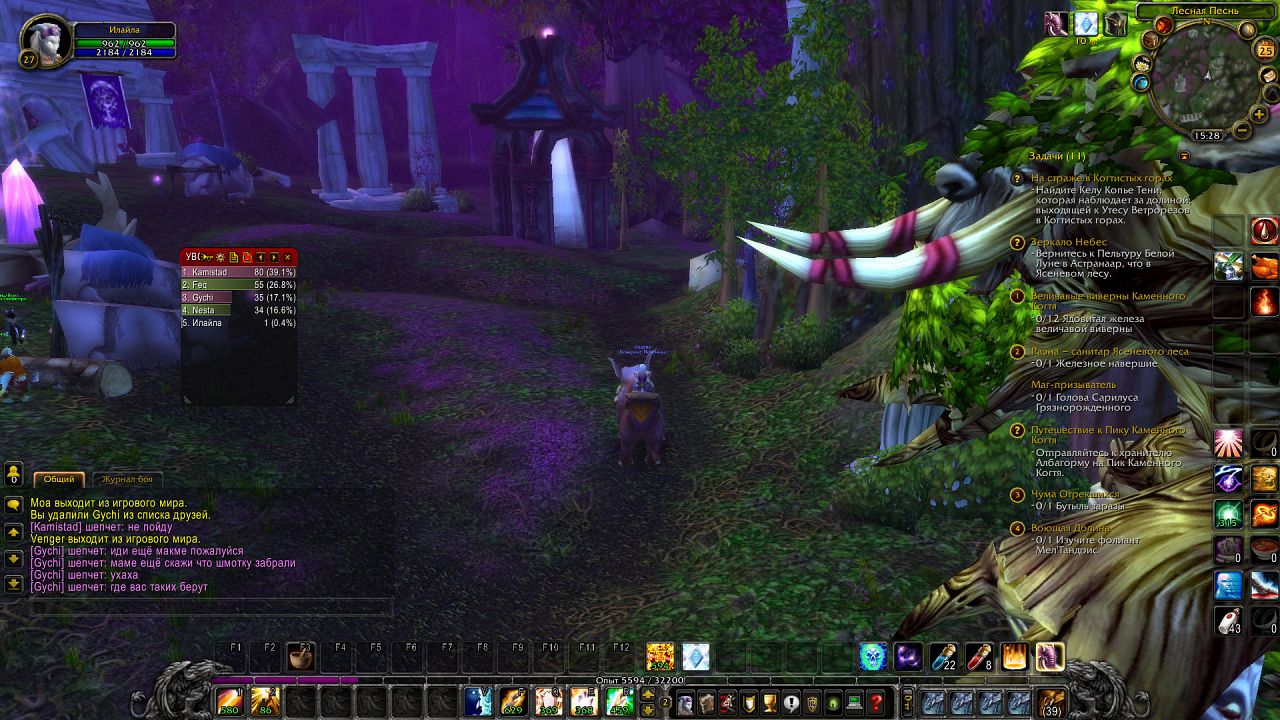Open the Общий chat tab
The width and height of the screenshot is (1280, 720).
click(x=59, y=479)
